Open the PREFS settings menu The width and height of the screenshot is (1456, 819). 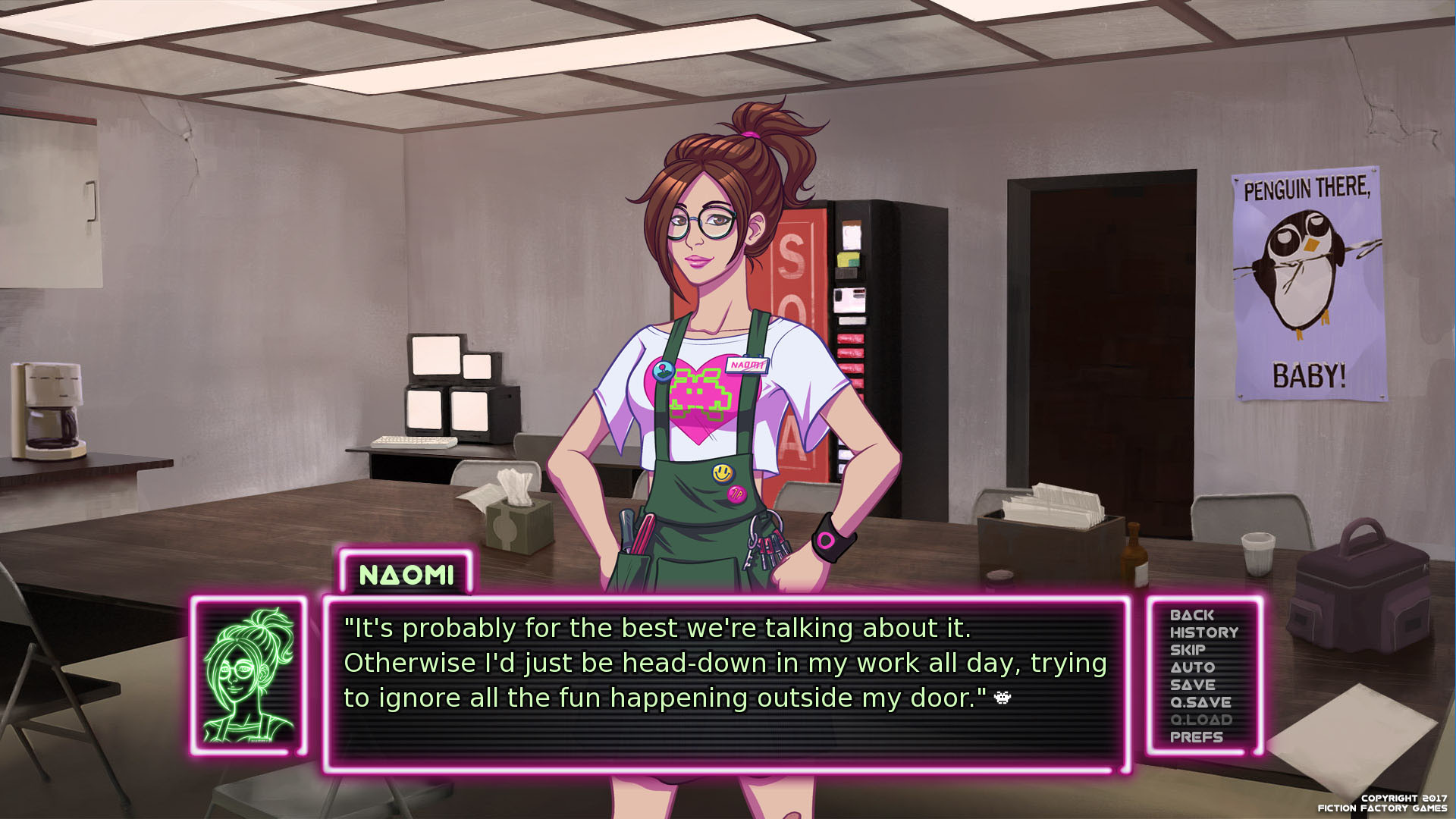1196,737
